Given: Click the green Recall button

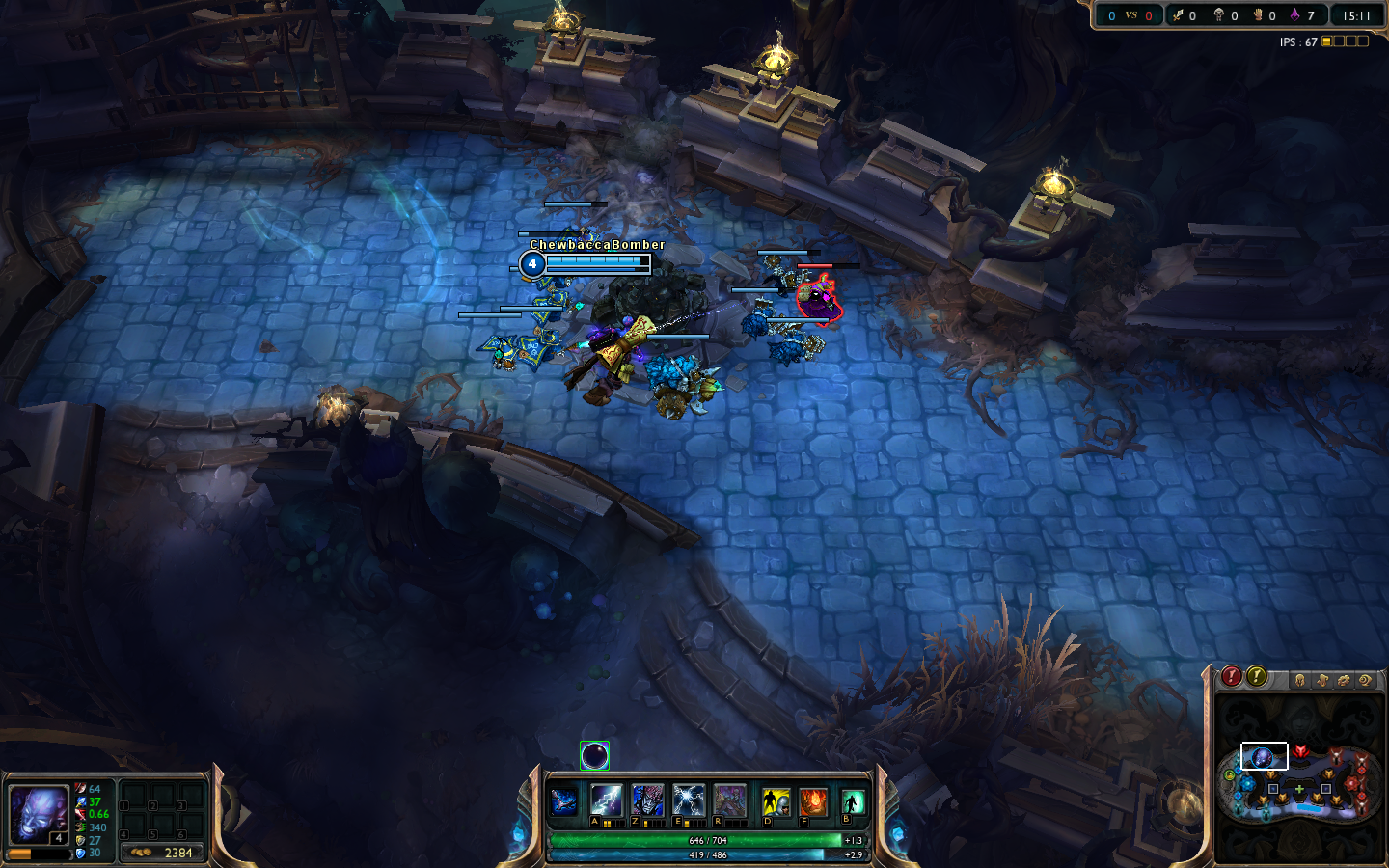Looking at the screenshot, I should (x=853, y=801).
